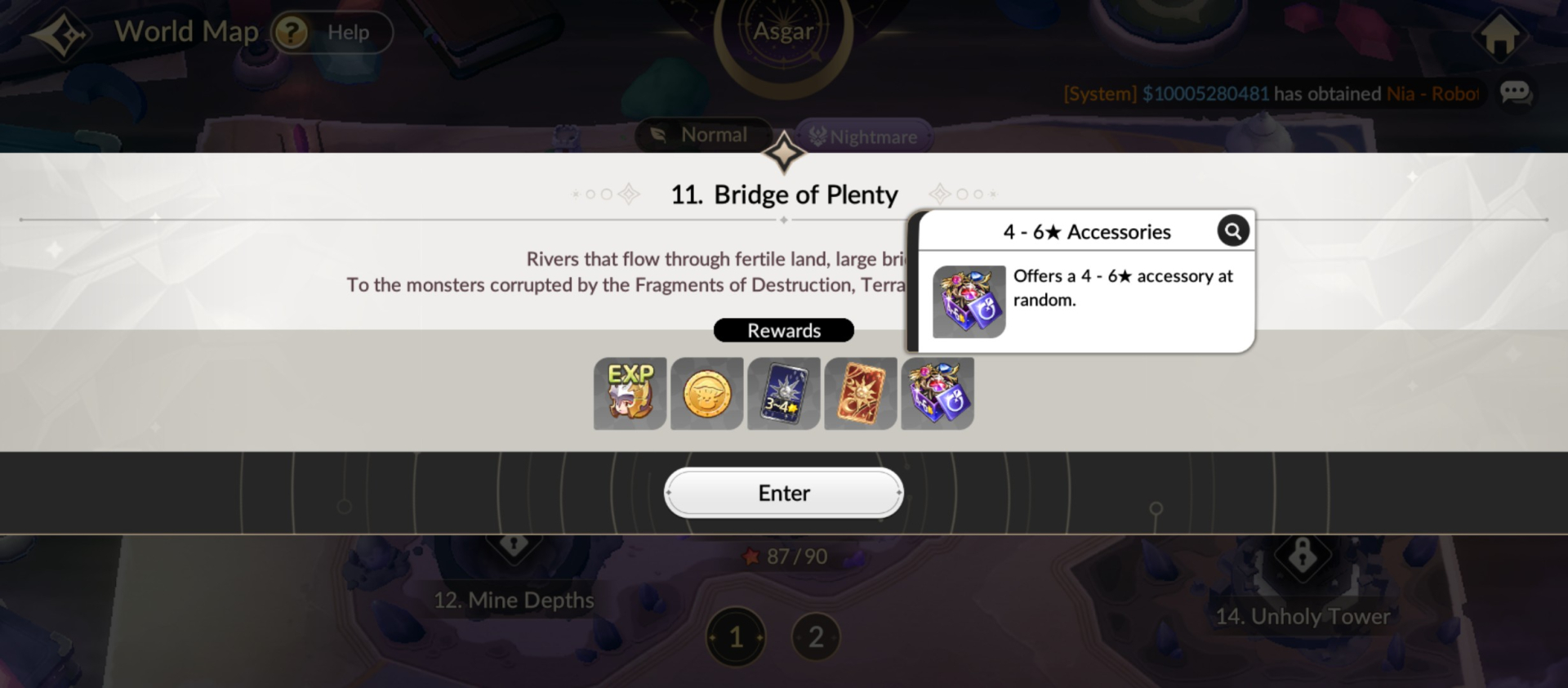Screen dimensions: 1568x688
Task: Click the gold coin reward icon
Action: (706, 394)
